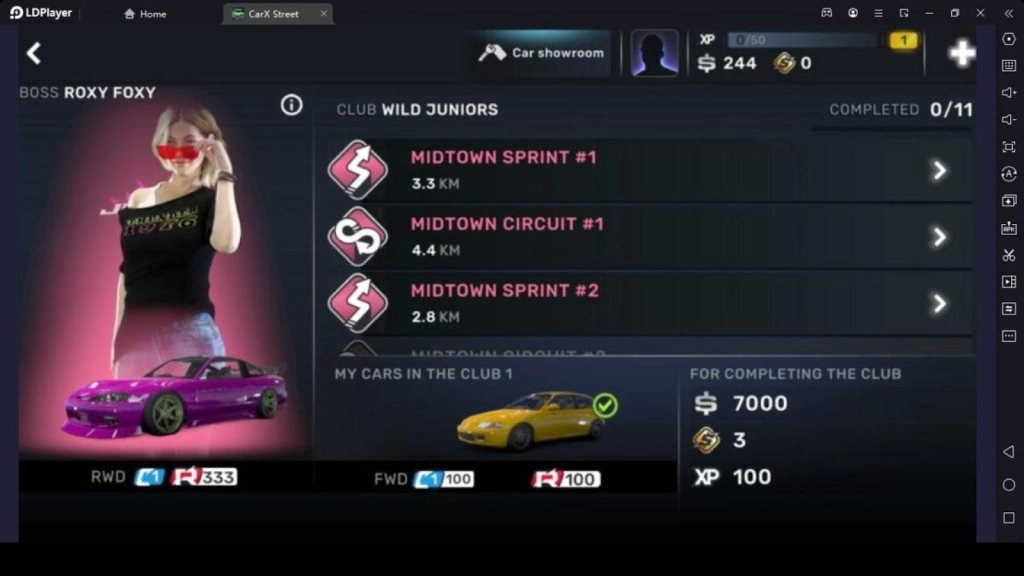Switch to the LDPlayer Home tab
Viewport: 1024px width, 576px height.
tap(145, 14)
